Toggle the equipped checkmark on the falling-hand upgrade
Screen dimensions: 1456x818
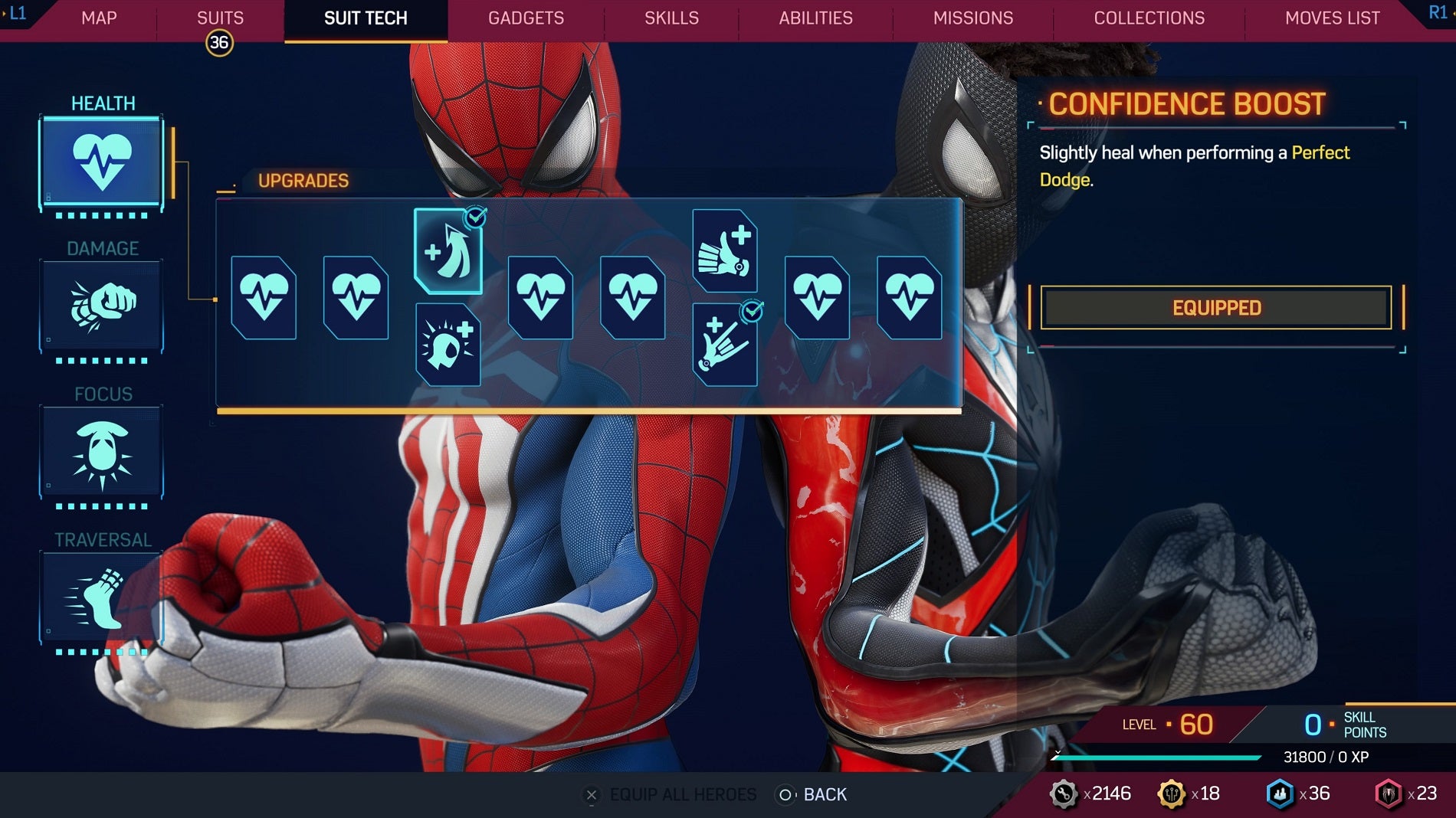click(x=753, y=310)
